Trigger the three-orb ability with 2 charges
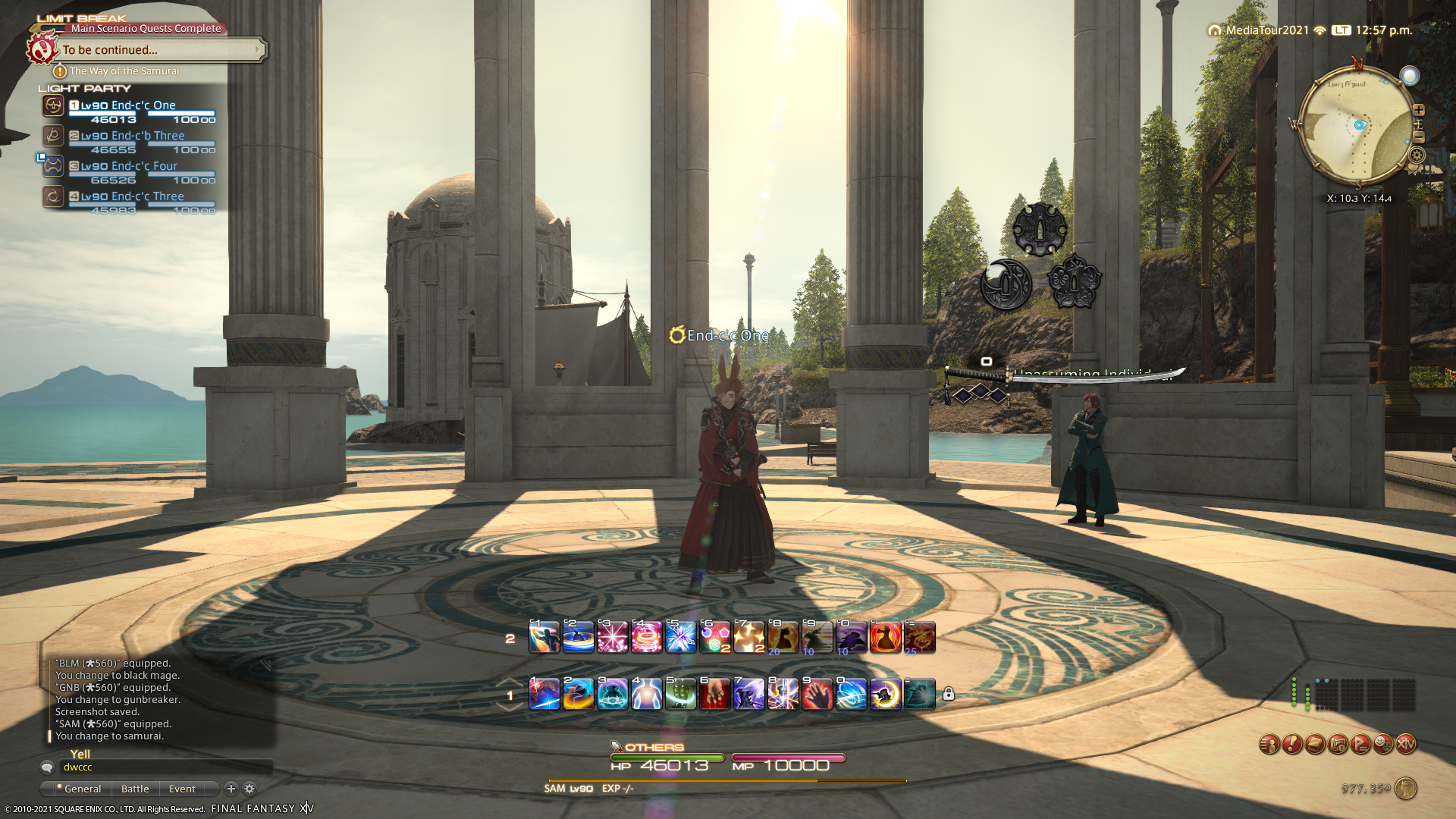 tap(714, 637)
